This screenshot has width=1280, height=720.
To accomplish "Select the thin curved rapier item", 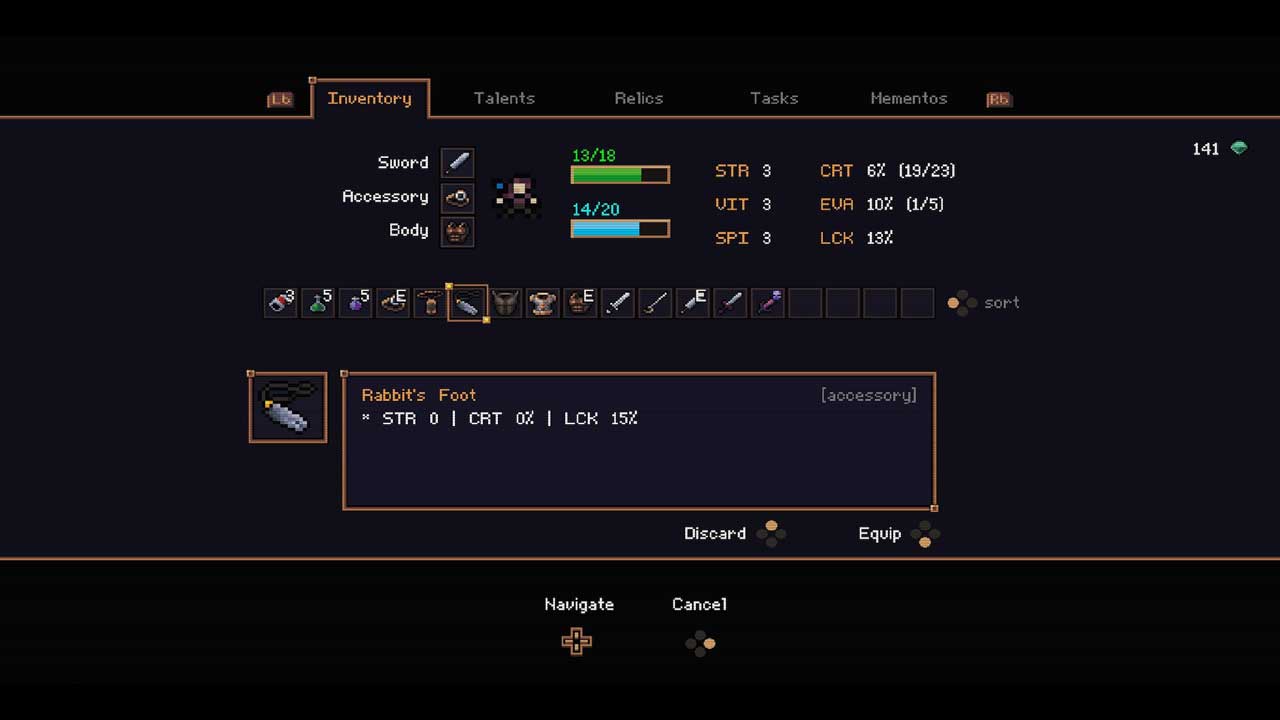I will [x=655, y=303].
